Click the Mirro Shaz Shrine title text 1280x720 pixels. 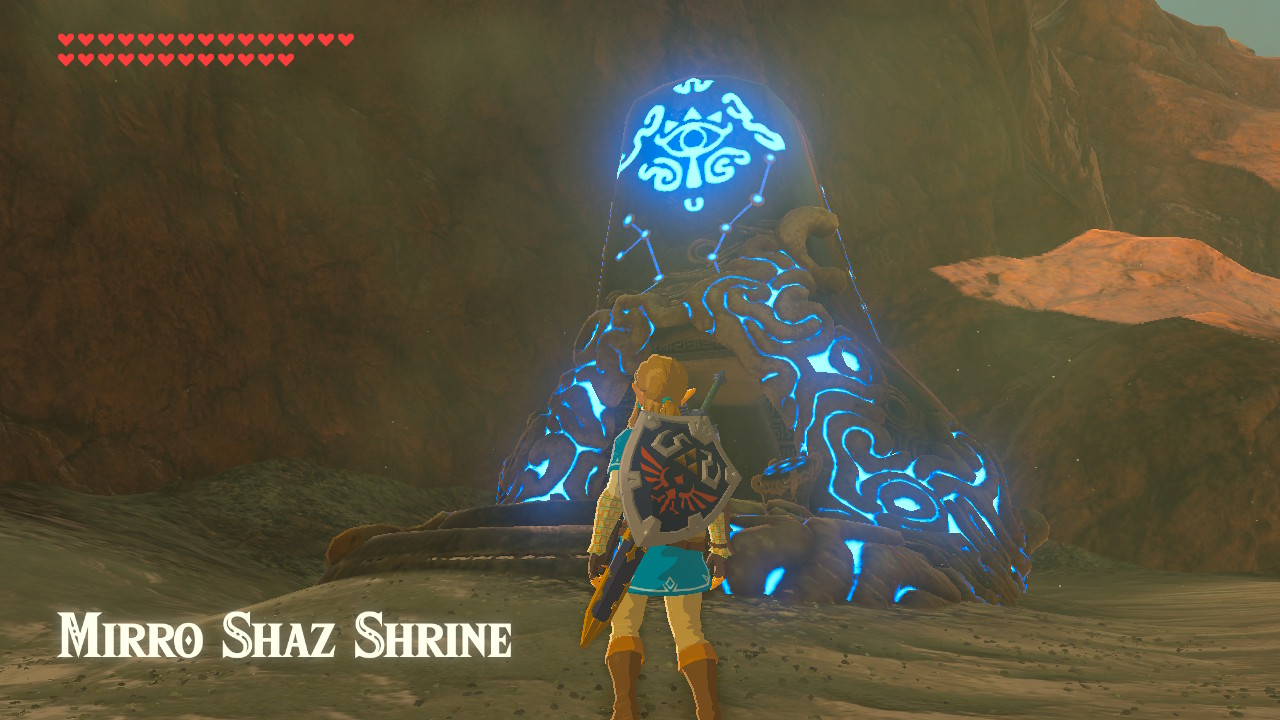click(x=285, y=635)
